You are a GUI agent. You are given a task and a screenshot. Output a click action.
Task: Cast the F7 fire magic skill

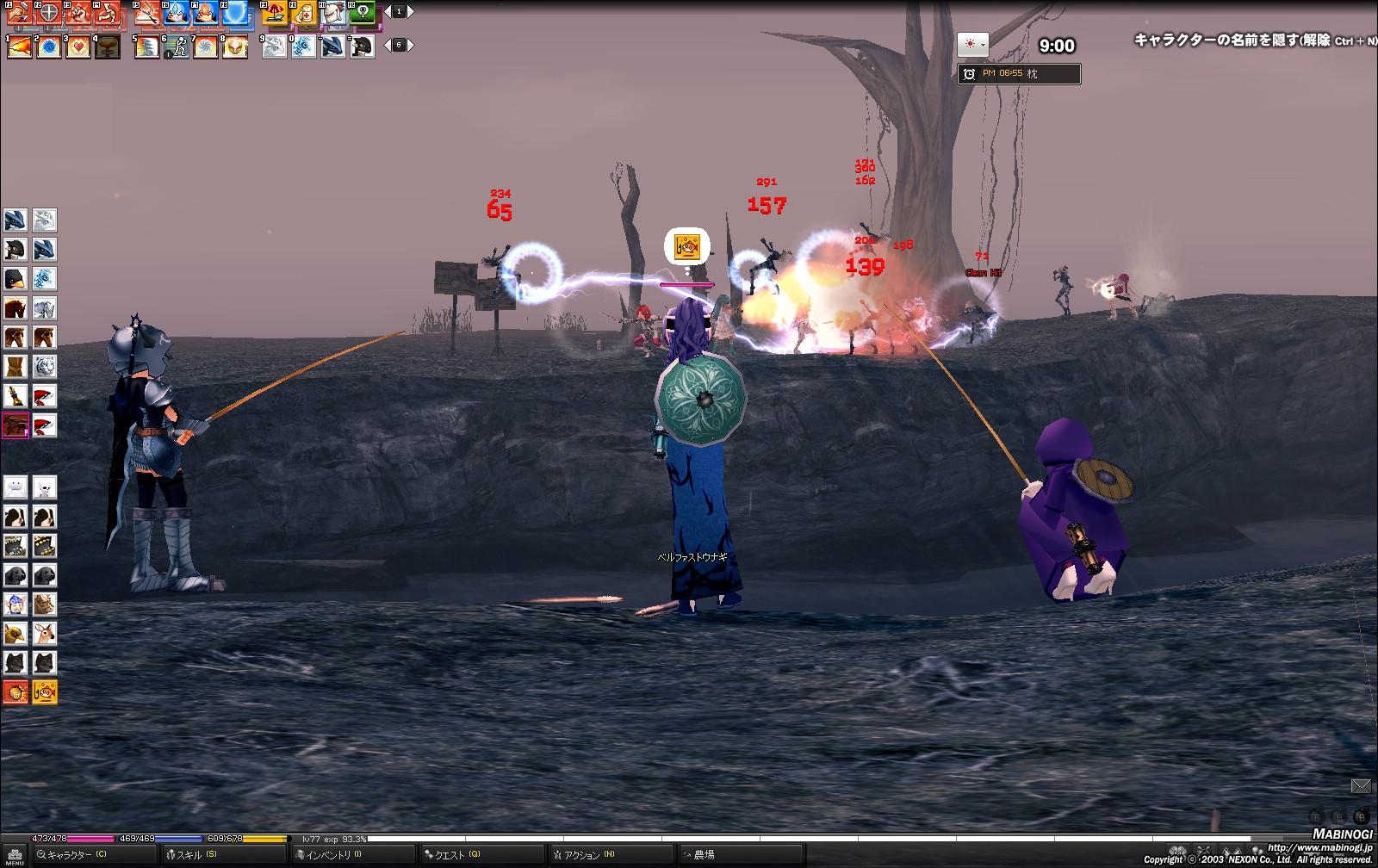[x=205, y=13]
